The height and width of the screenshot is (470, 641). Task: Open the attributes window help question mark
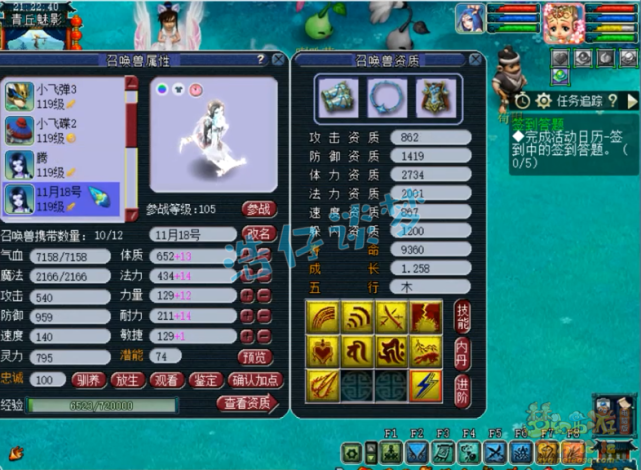[260, 60]
